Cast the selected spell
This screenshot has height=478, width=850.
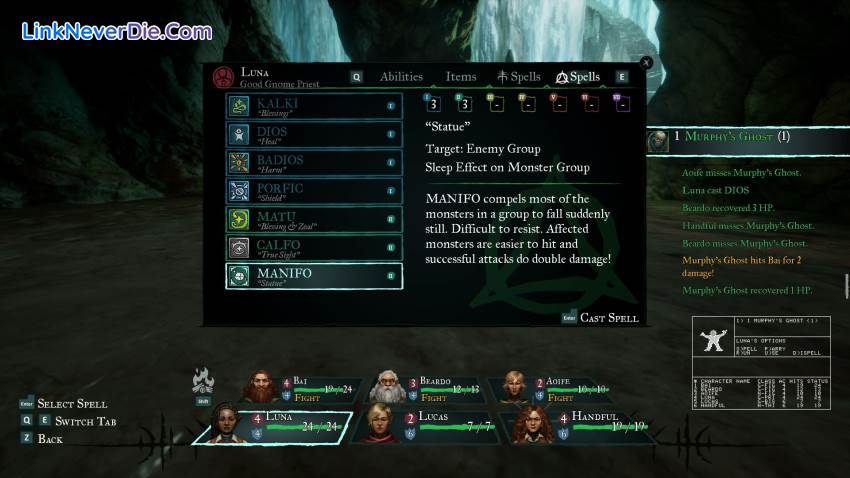coord(608,318)
